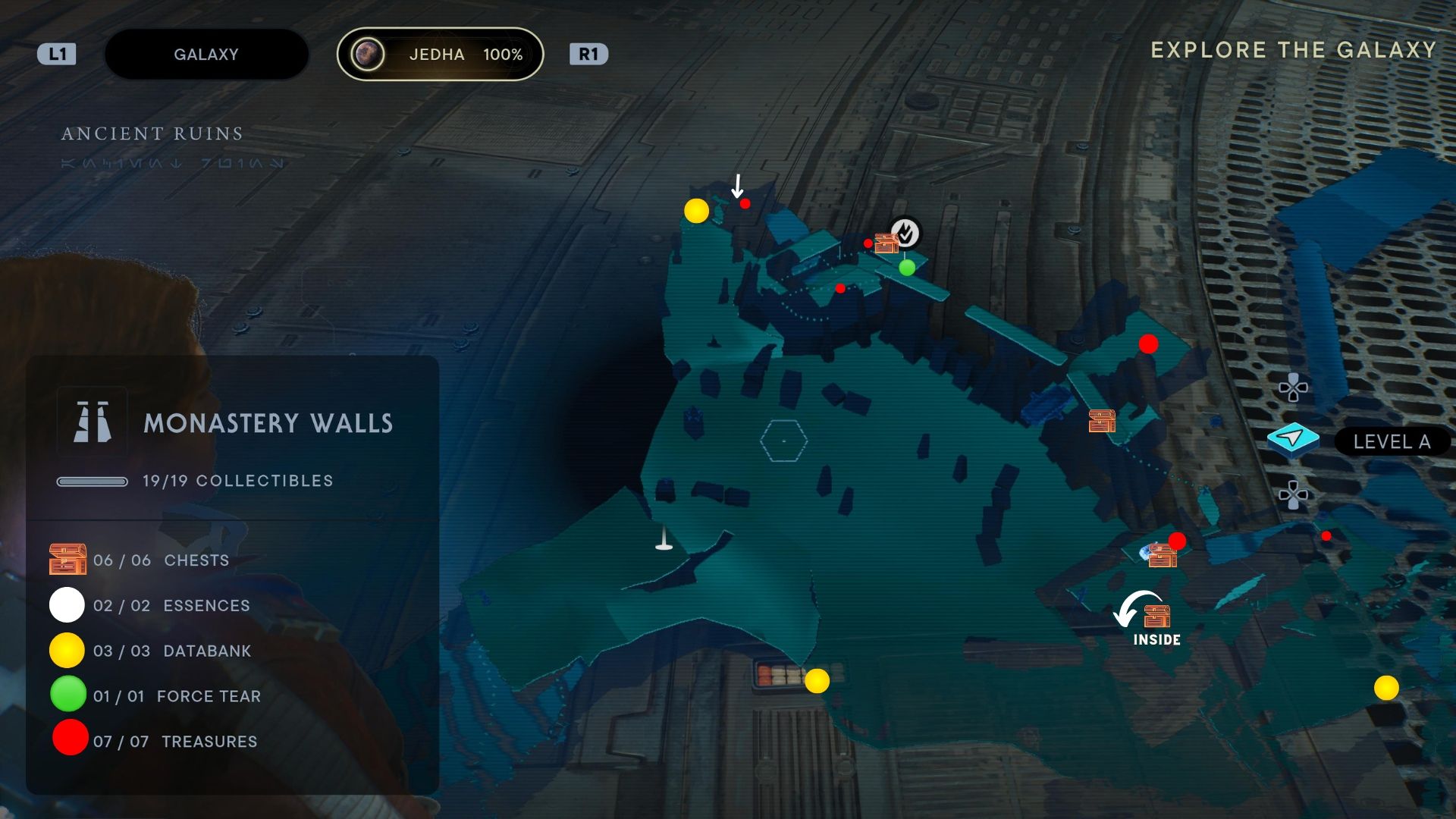Toggle the green Force Tear marker visibility
The height and width of the screenshot is (819, 1456).
pos(67,695)
